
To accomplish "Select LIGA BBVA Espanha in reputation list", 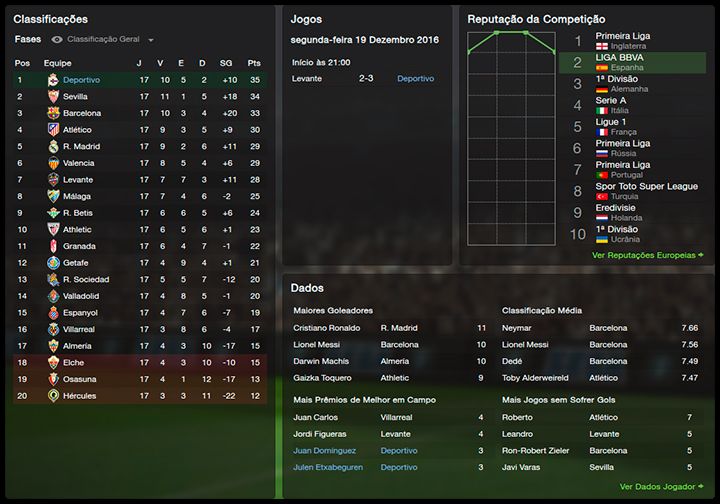I will pos(620,63).
